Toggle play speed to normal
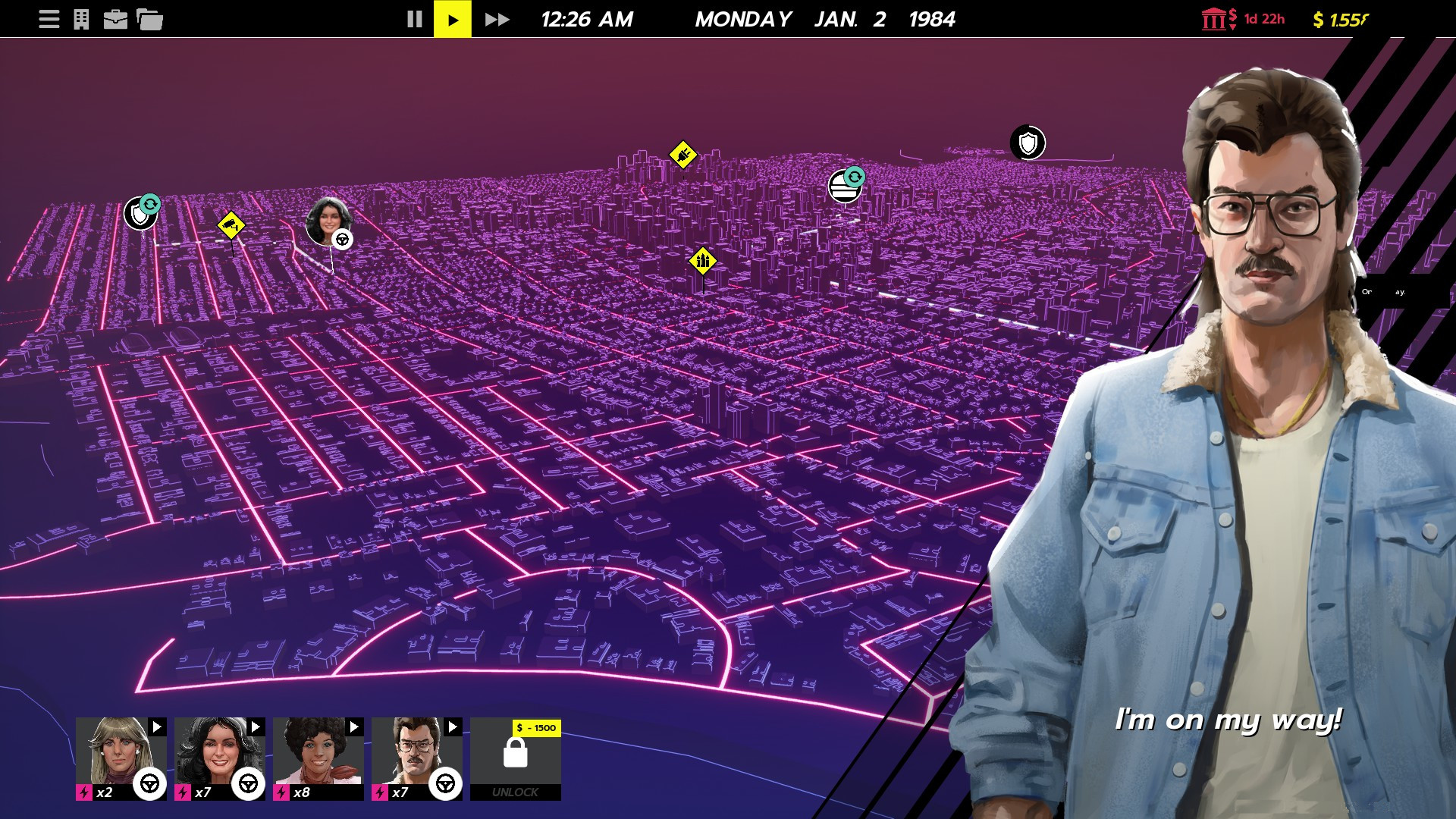The image size is (1456, 819). coord(454,19)
